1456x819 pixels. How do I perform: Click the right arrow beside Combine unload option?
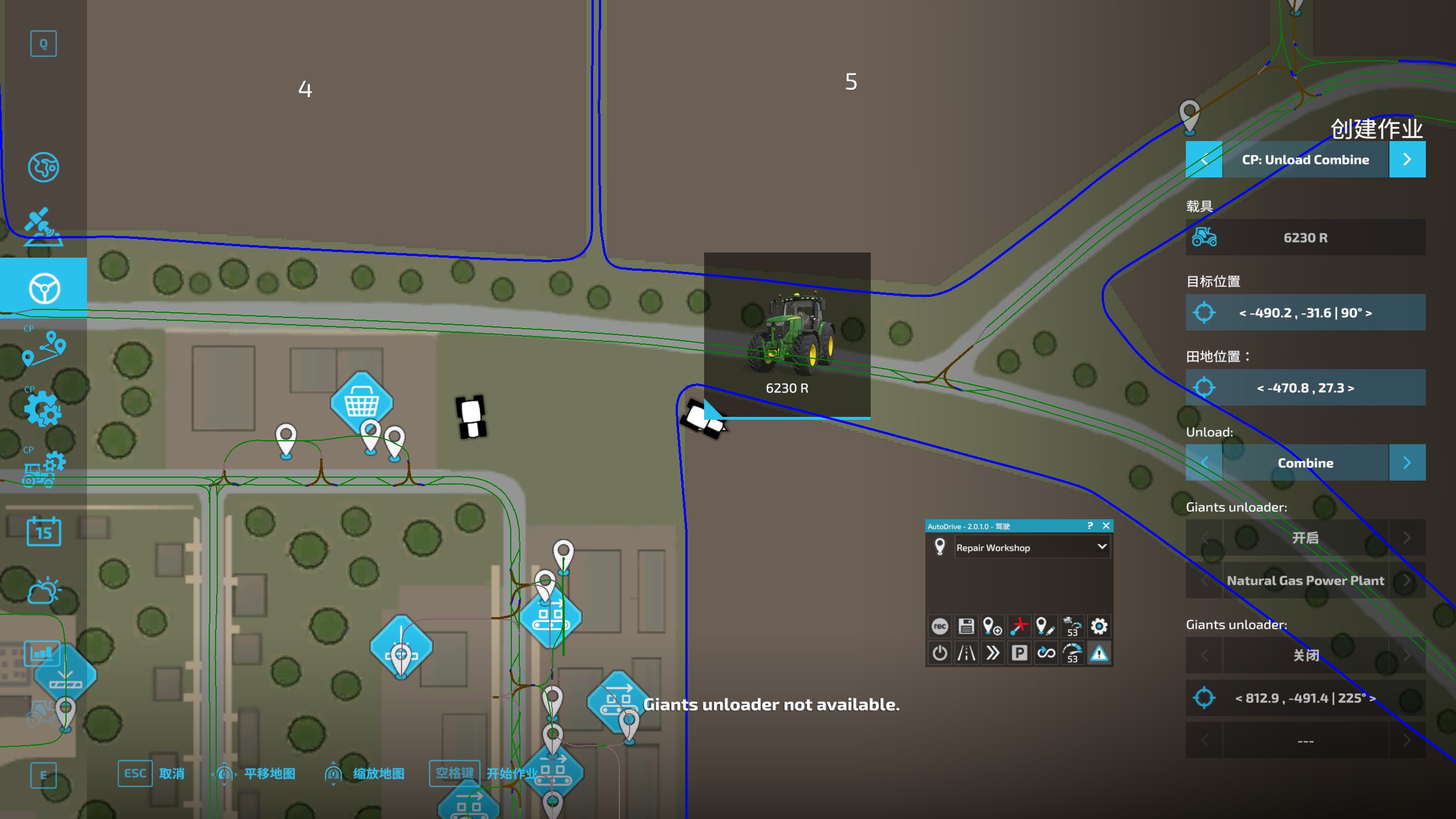pos(1407,462)
